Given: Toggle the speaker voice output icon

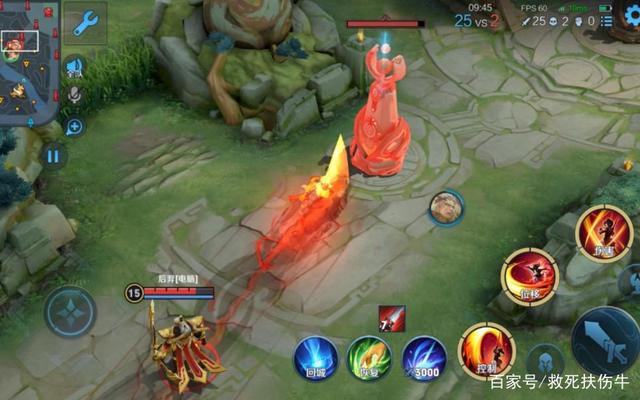Looking at the screenshot, I should [73, 66].
